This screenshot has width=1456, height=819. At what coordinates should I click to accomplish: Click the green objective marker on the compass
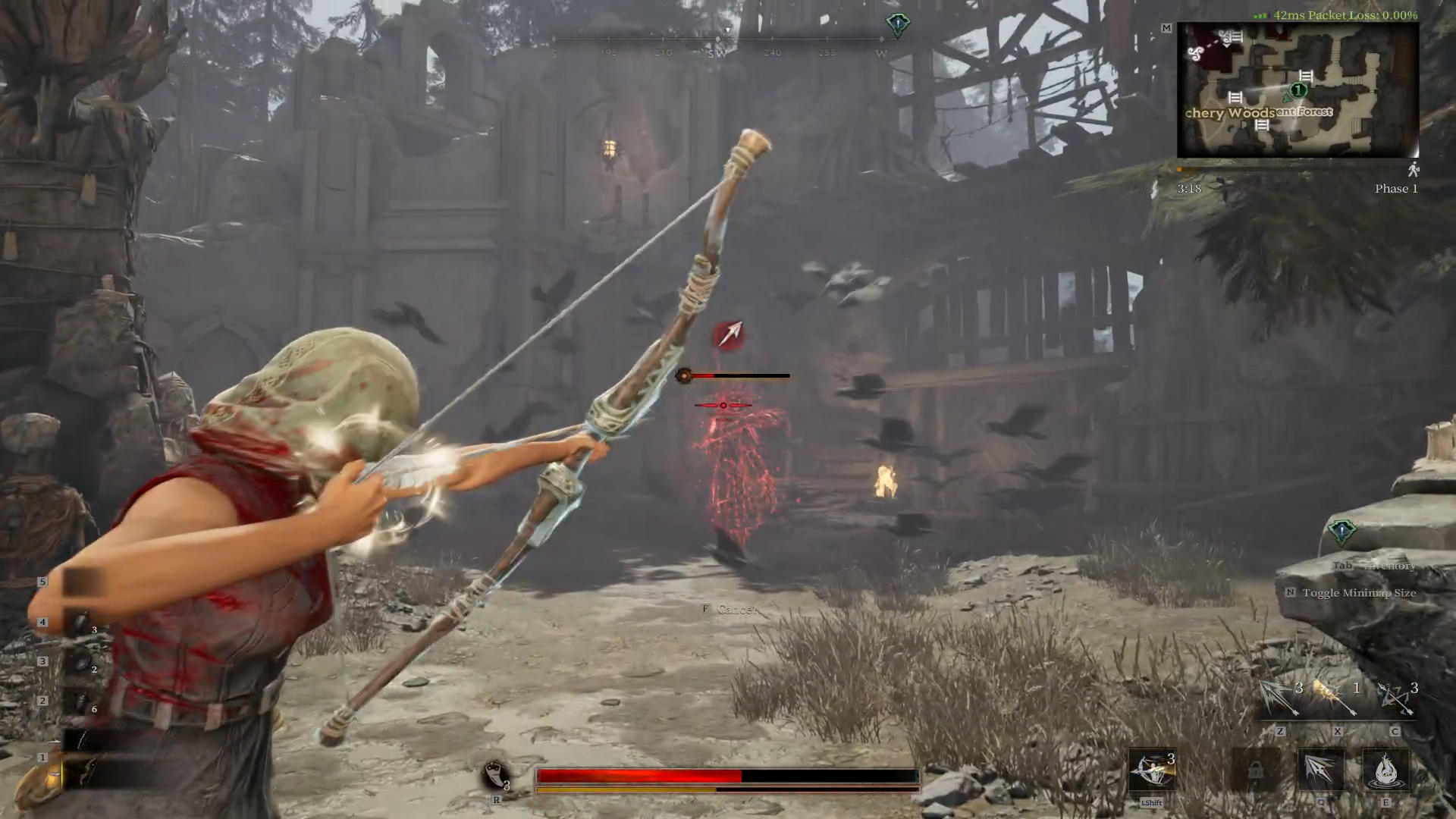pyautogui.click(x=898, y=24)
